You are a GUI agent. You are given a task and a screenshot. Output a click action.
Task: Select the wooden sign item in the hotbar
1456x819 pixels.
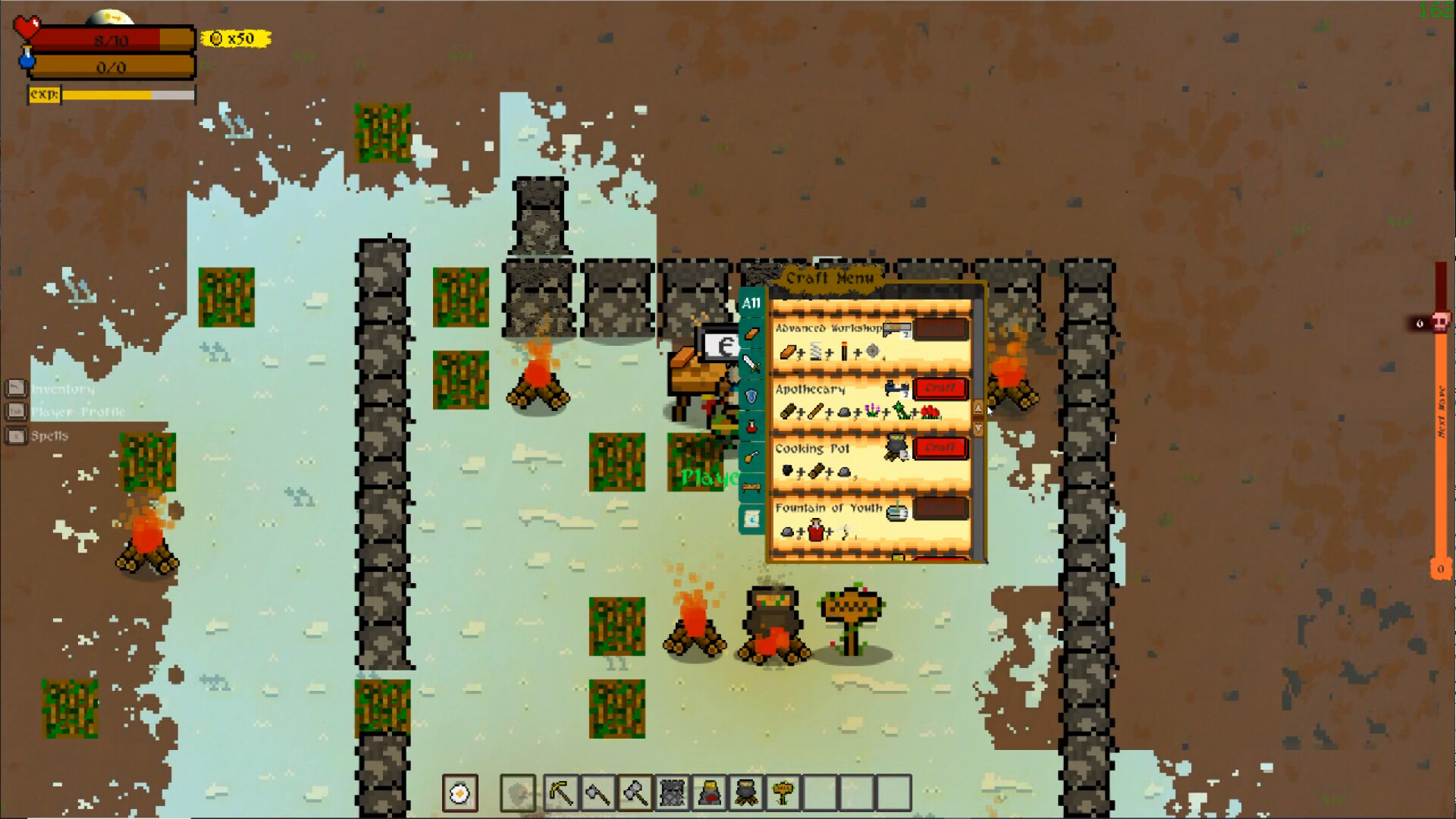coord(786,792)
